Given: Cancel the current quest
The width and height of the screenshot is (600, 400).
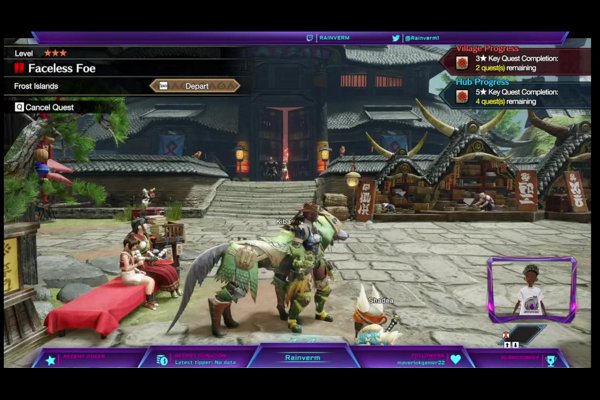Looking at the screenshot, I should pyautogui.click(x=45, y=106).
